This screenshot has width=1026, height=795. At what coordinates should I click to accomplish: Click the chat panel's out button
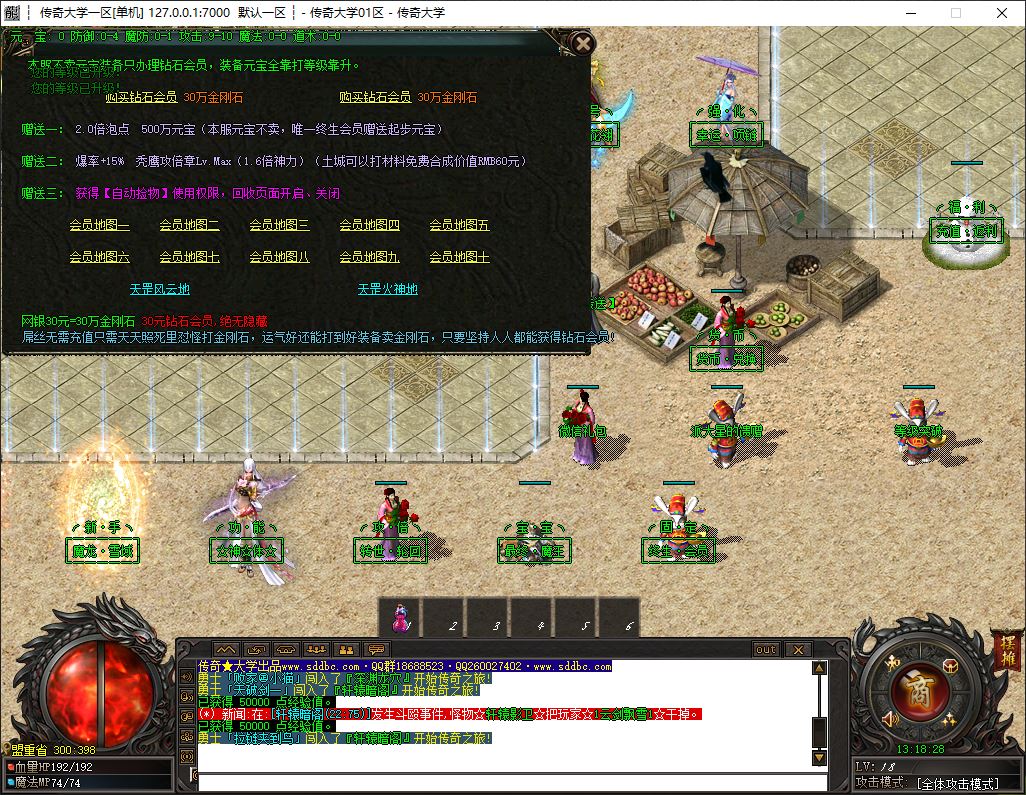pos(766,649)
